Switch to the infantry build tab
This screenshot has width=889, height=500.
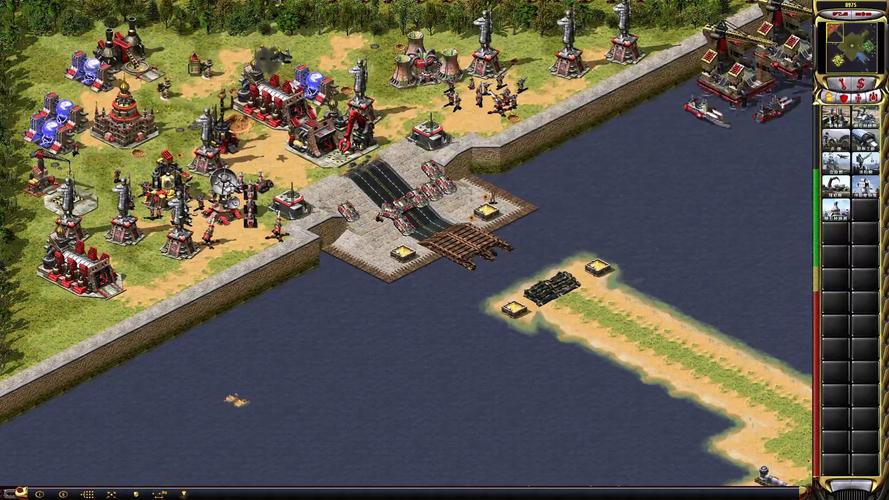pyautogui.click(x=858, y=97)
